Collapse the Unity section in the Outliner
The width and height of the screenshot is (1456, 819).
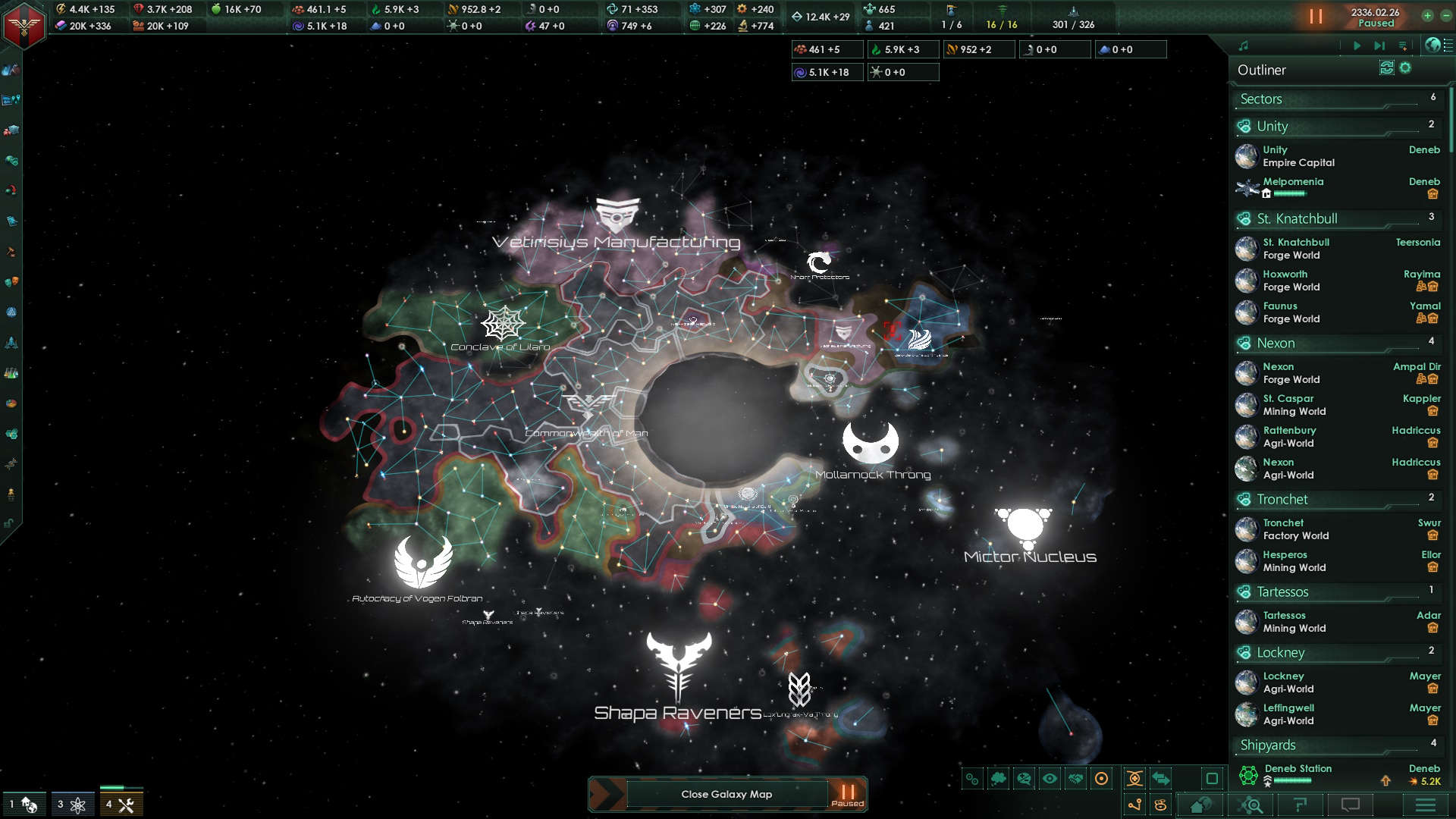1289,126
